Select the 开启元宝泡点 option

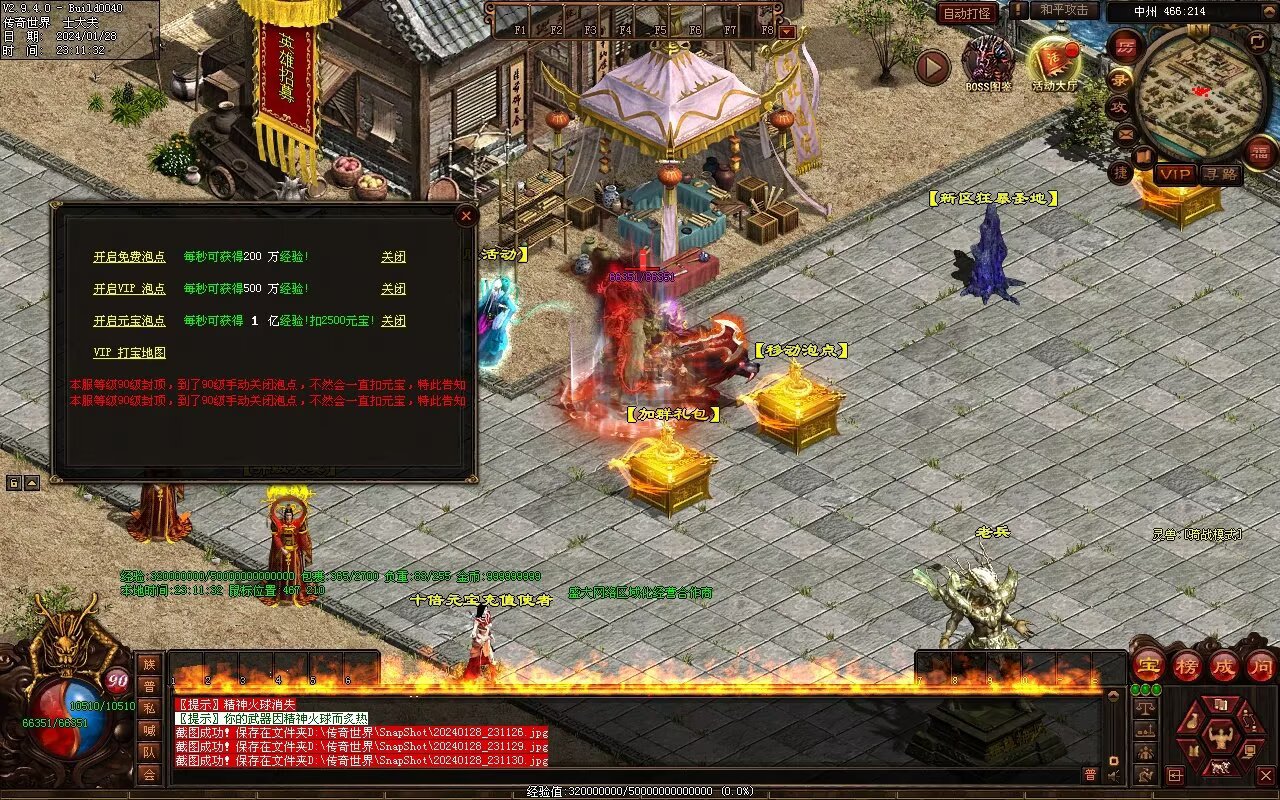129,321
